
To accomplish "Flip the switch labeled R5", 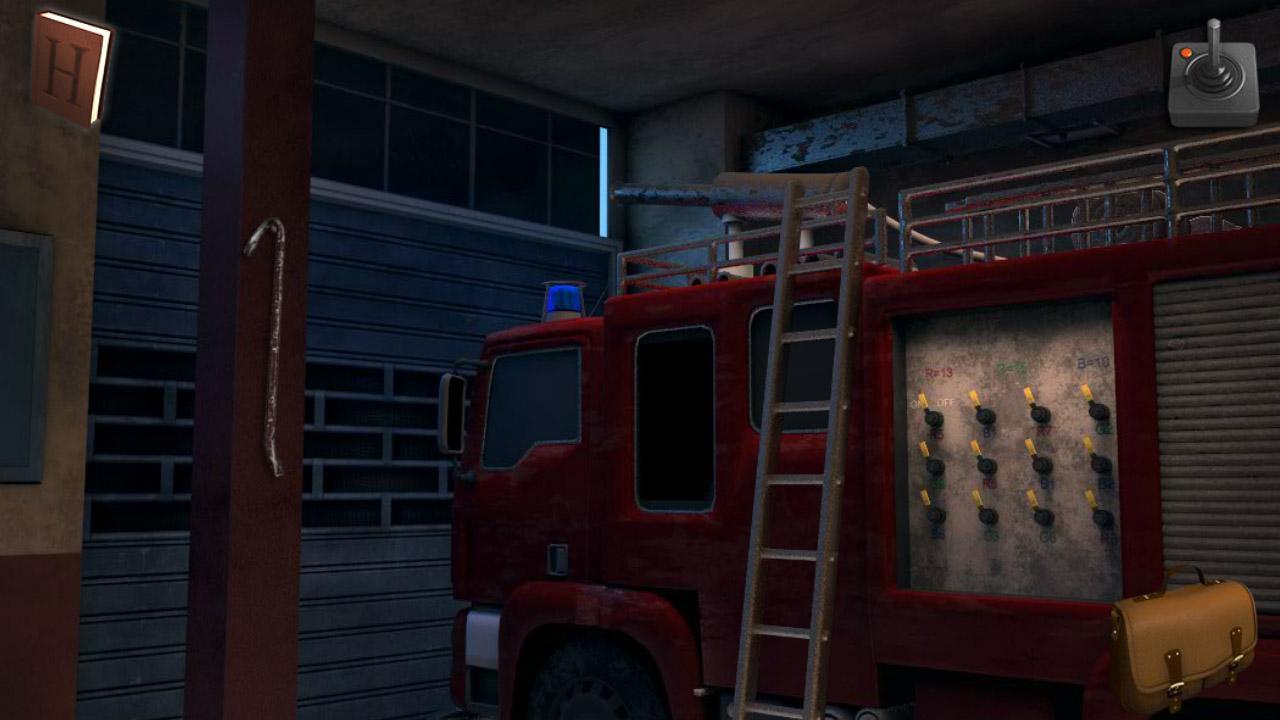I will tap(933, 417).
